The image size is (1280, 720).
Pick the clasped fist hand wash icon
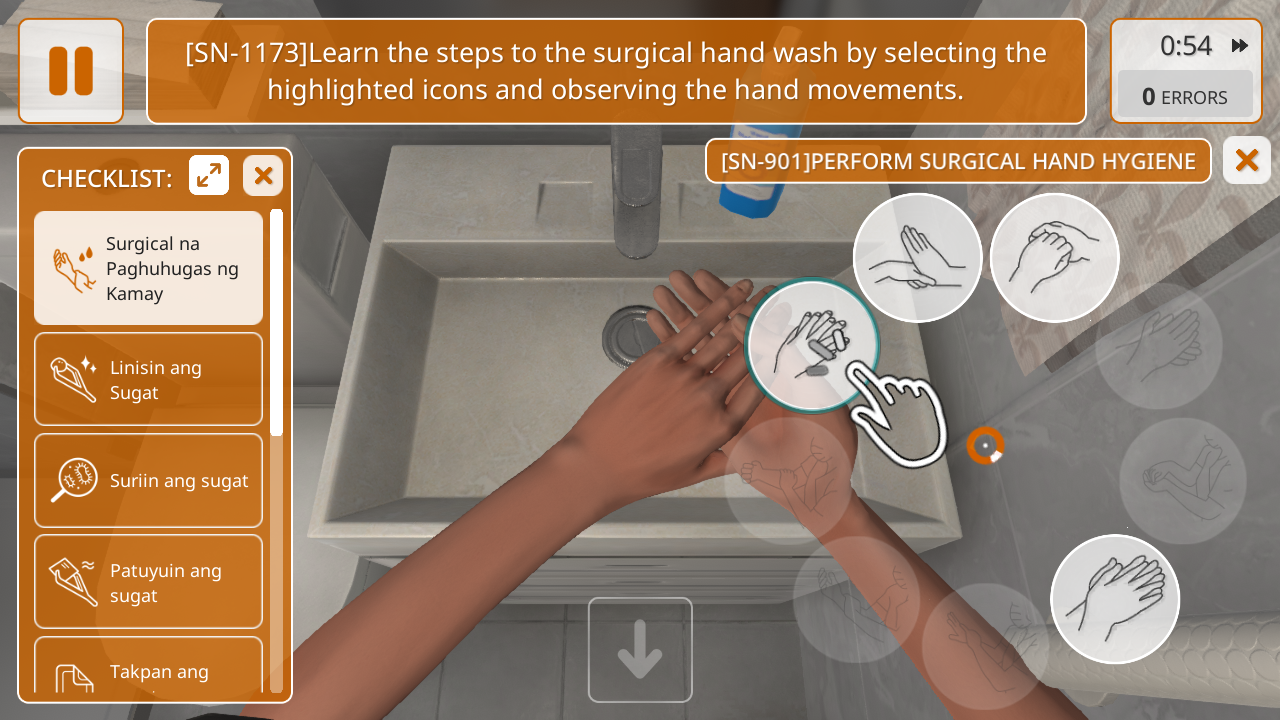click(x=1054, y=258)
